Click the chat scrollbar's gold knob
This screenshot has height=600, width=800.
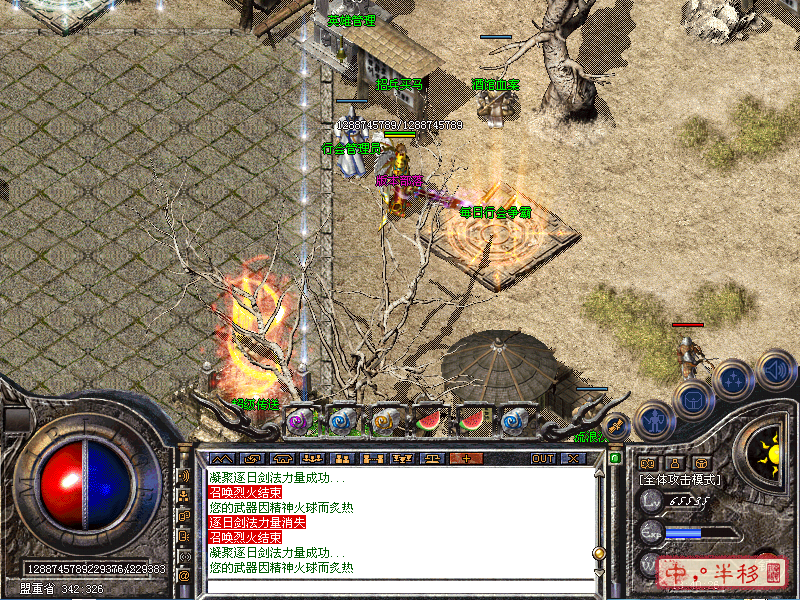tap(599, 552)
